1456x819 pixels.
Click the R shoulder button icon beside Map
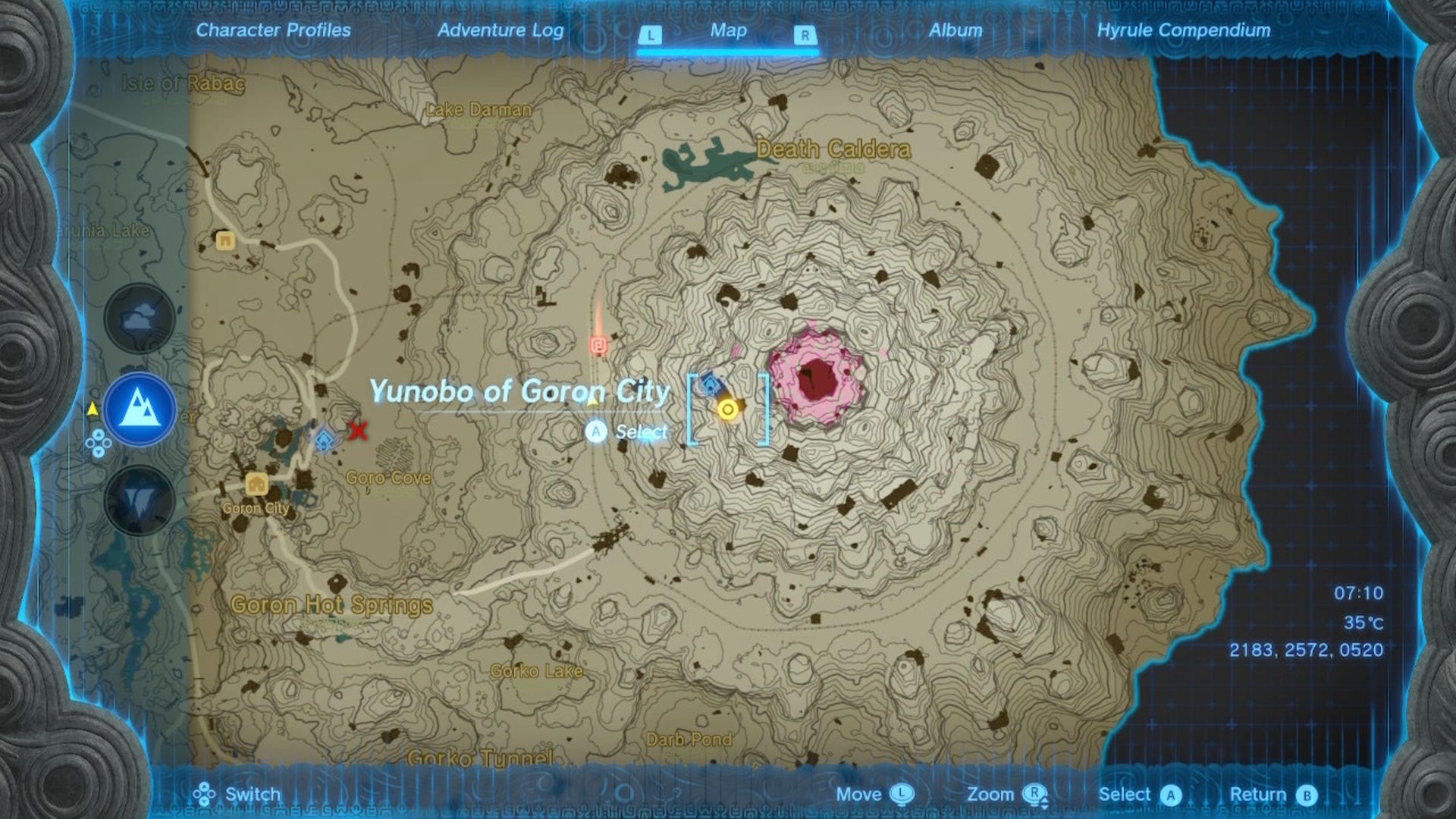[x=806, y=33]
